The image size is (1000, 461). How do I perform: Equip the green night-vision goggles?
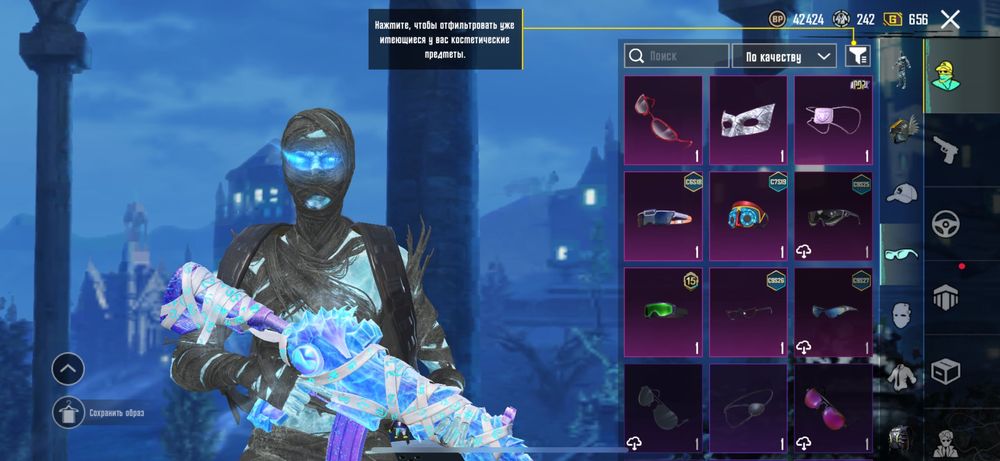click(663, 311)
